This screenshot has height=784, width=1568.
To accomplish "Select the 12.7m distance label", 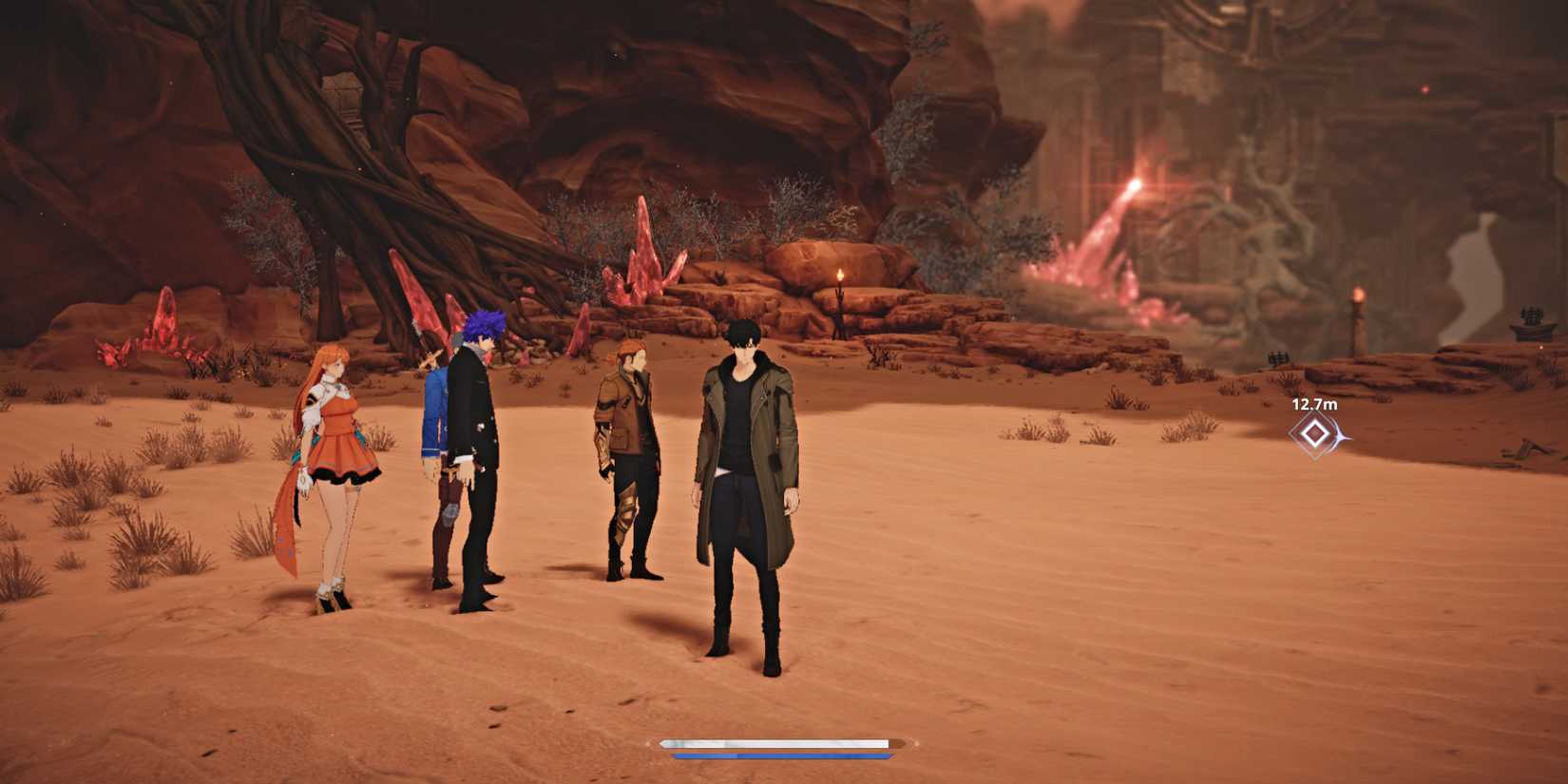I will [1312, 404].
